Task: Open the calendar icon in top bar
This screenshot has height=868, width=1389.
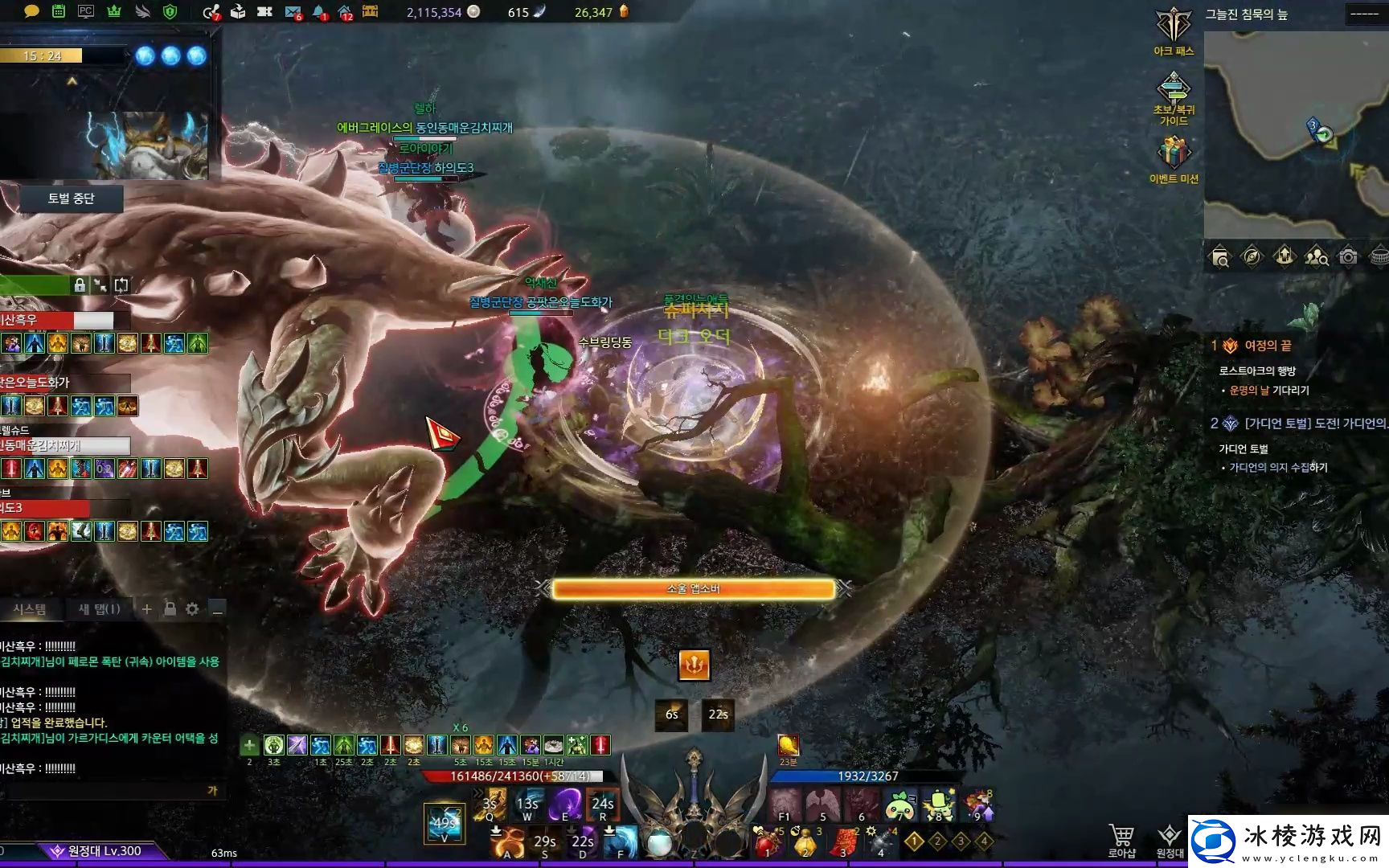Action: pos(59,11)
